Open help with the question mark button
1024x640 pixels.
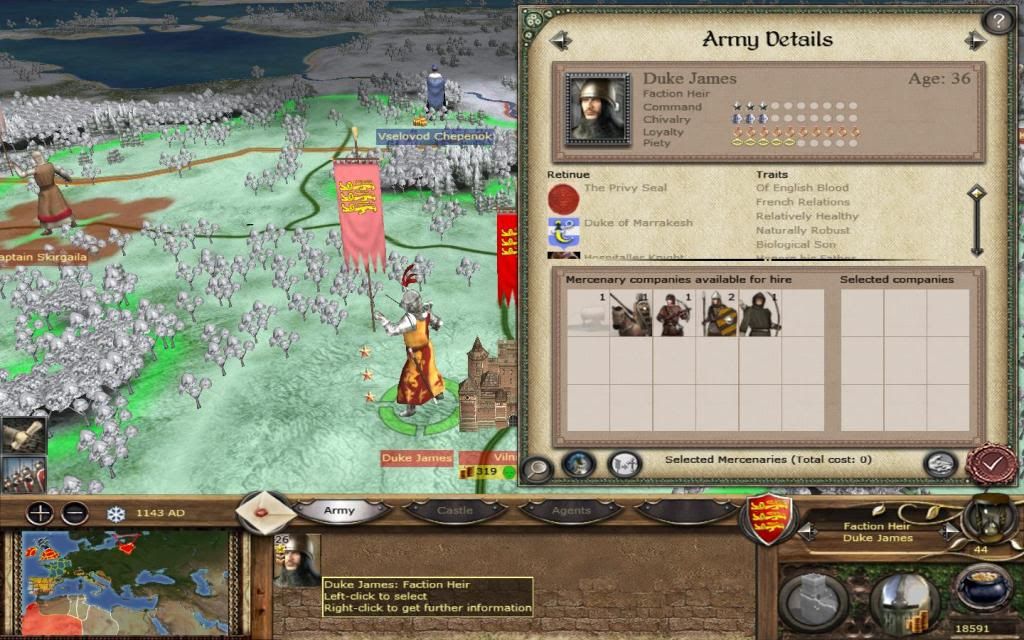click(x=997, y=20)
